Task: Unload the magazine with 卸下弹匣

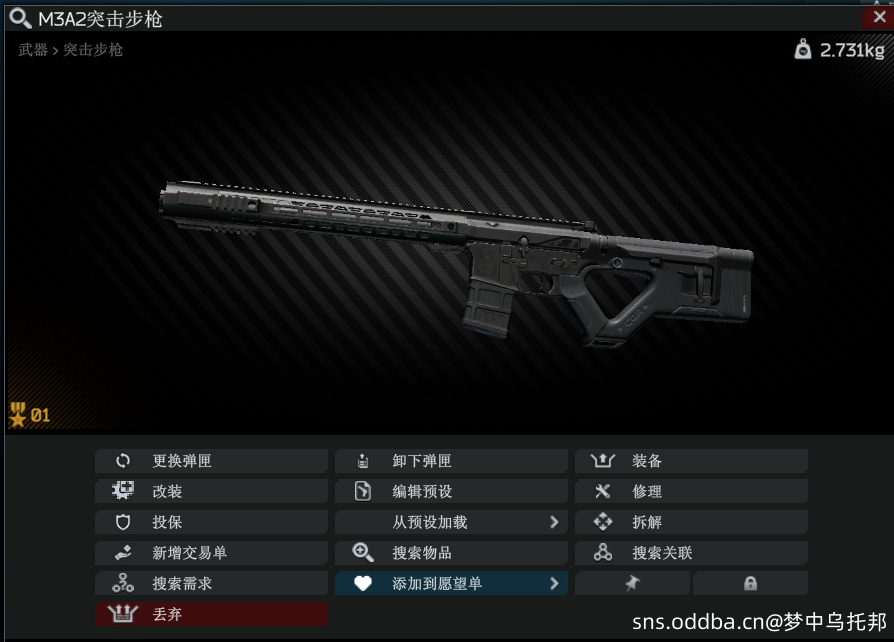Action: coord(451,461)
